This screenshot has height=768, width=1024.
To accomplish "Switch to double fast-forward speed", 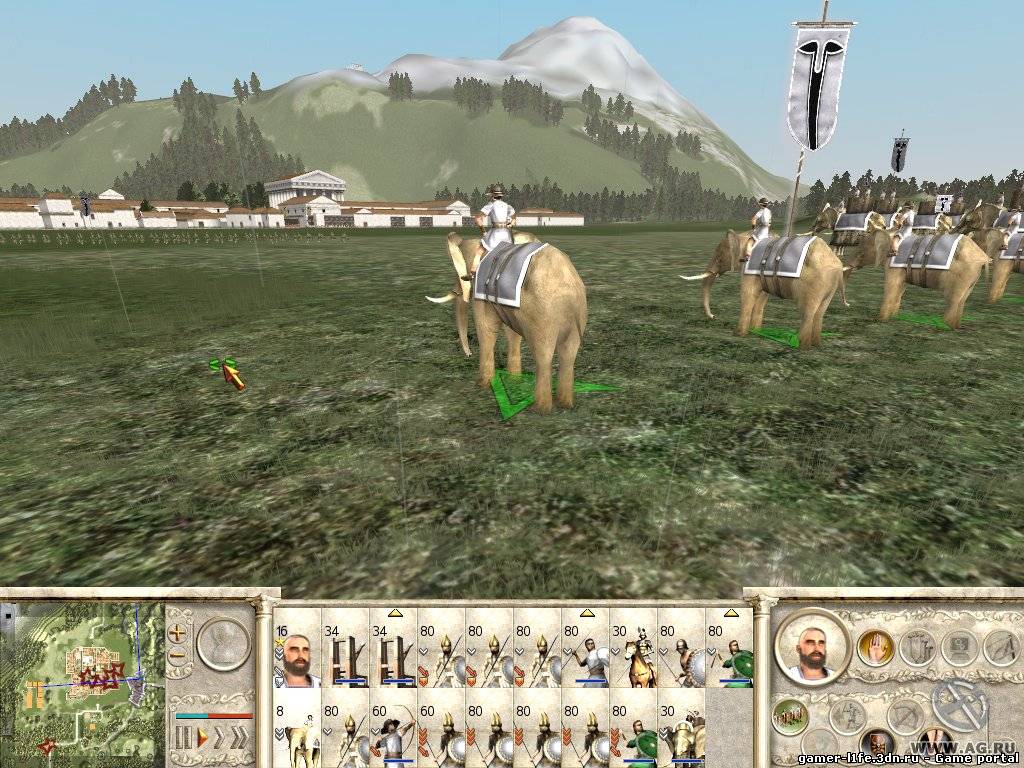I will coord(220,739).
